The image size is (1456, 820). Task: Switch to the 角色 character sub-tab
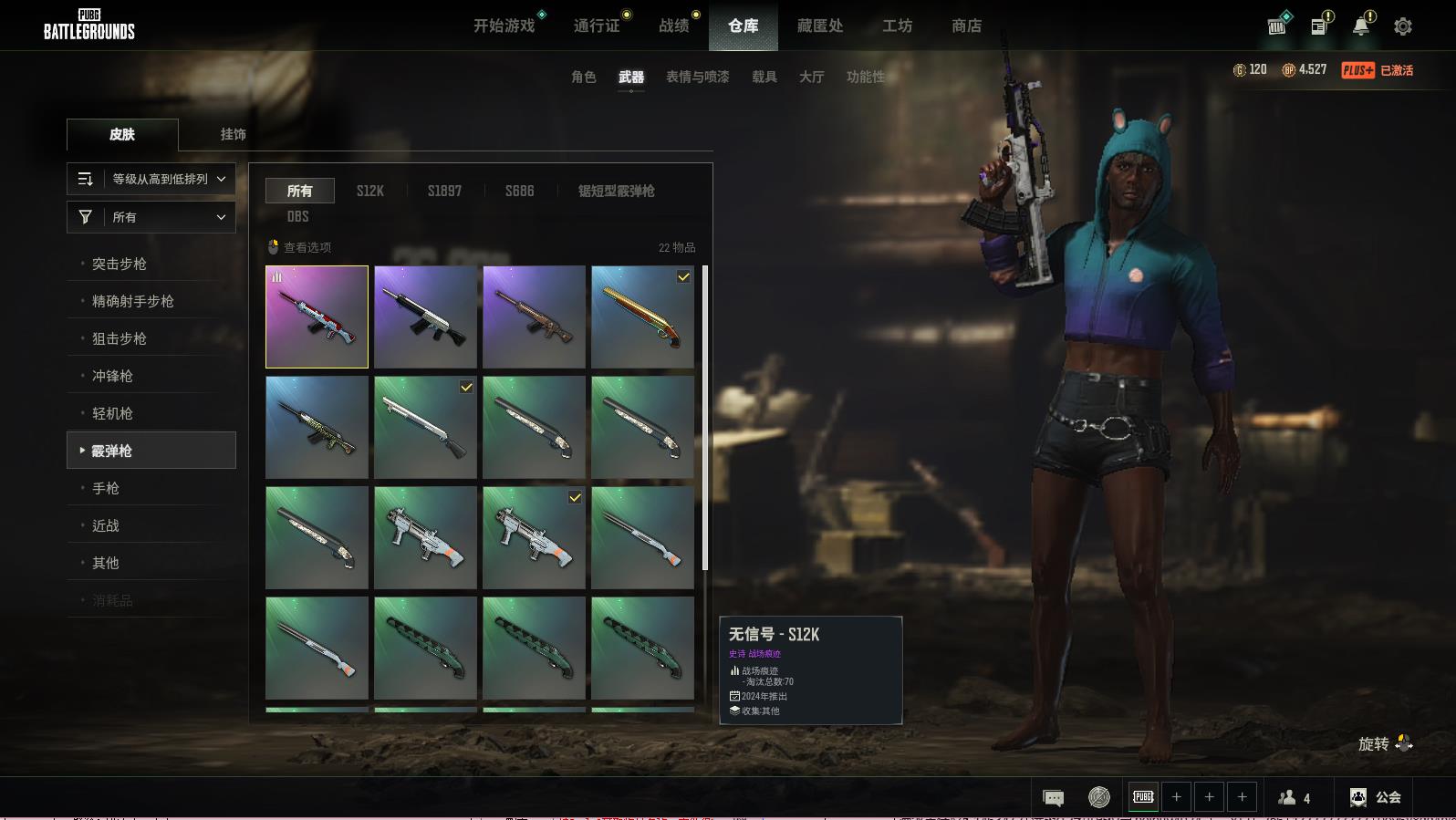(583, 77)
